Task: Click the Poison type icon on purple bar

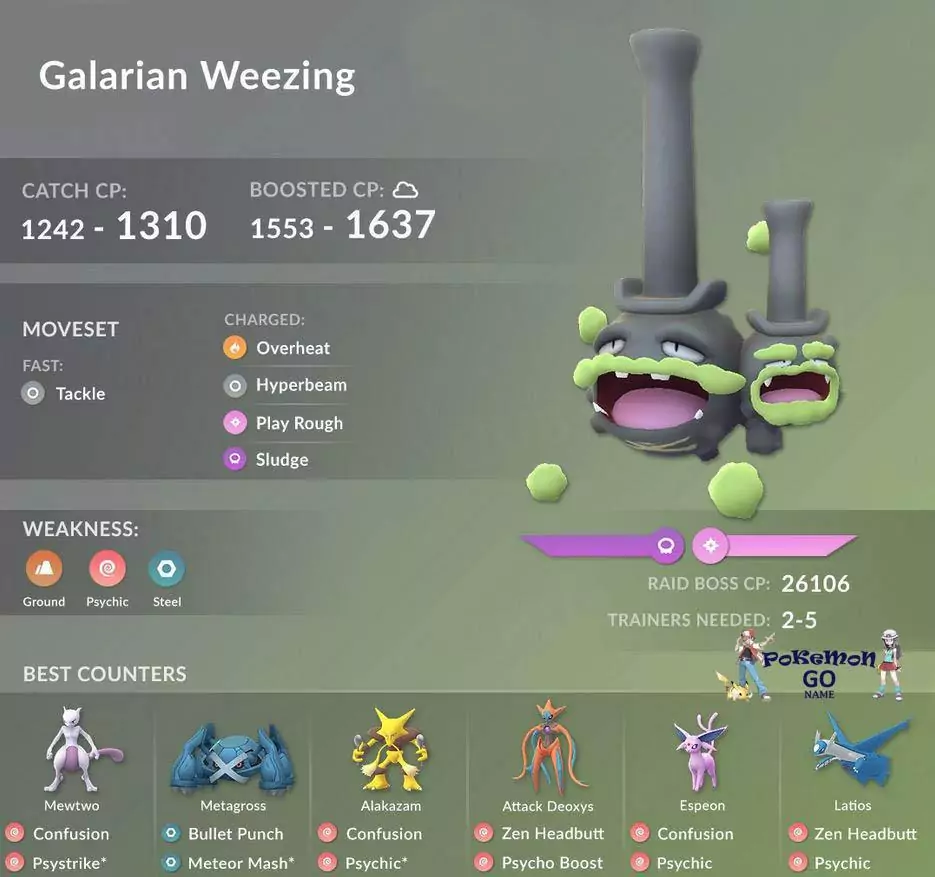Action: click(667, 545)
